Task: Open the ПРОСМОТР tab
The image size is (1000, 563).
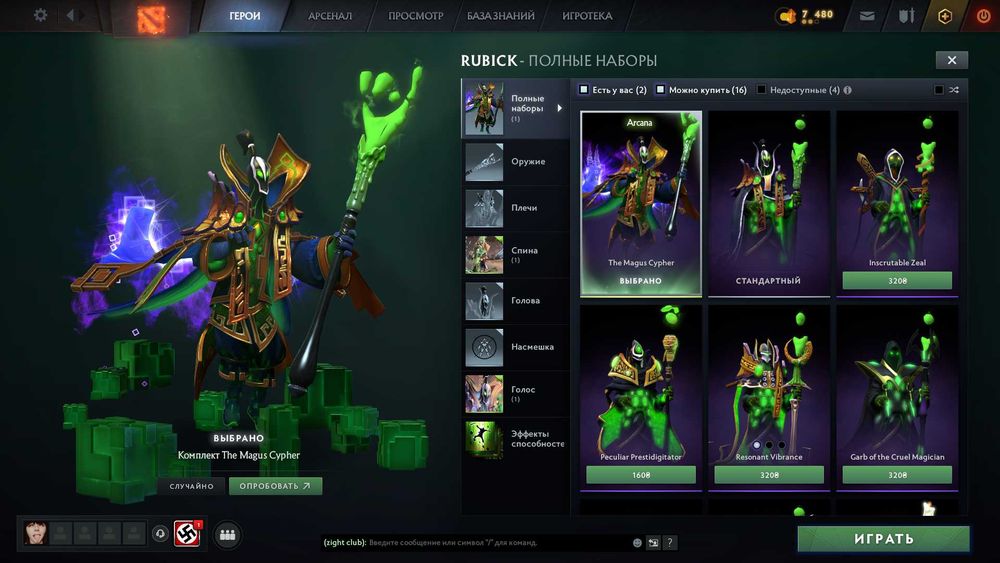Action: [x=416, y=16]
